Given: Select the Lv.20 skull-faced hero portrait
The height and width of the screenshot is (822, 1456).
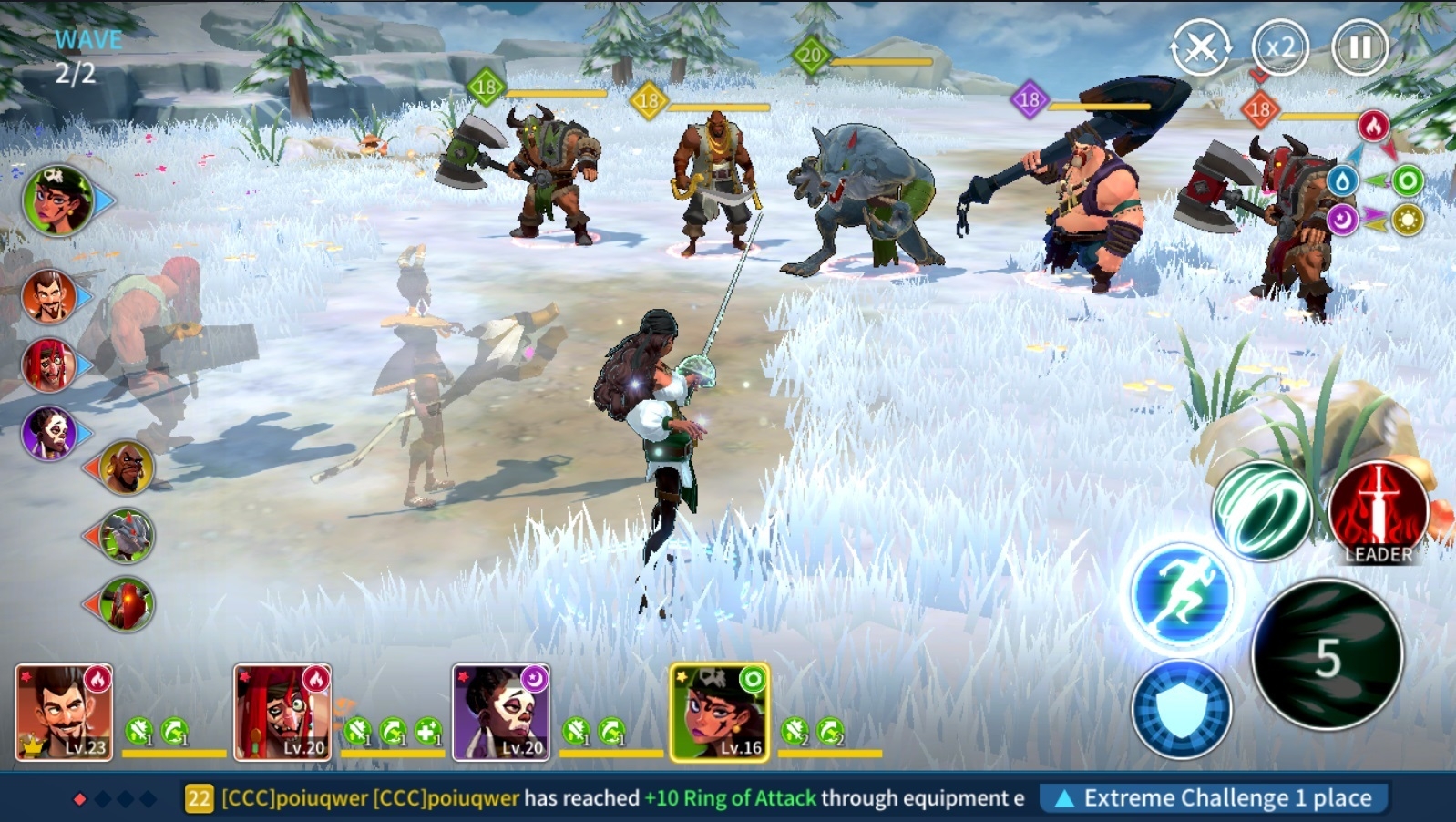Looking at the screenshot, I should click(x=501, y=712).
